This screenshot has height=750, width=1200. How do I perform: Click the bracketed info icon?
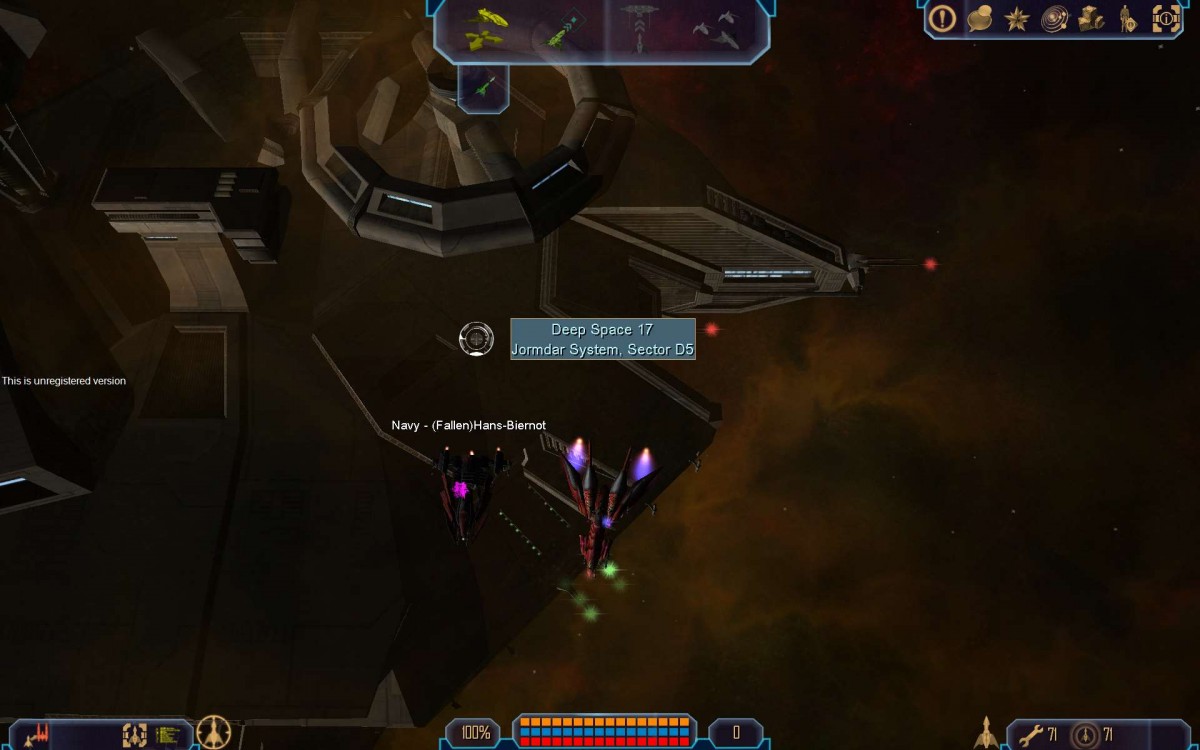pyautogui.click(x=1166, y=18)
